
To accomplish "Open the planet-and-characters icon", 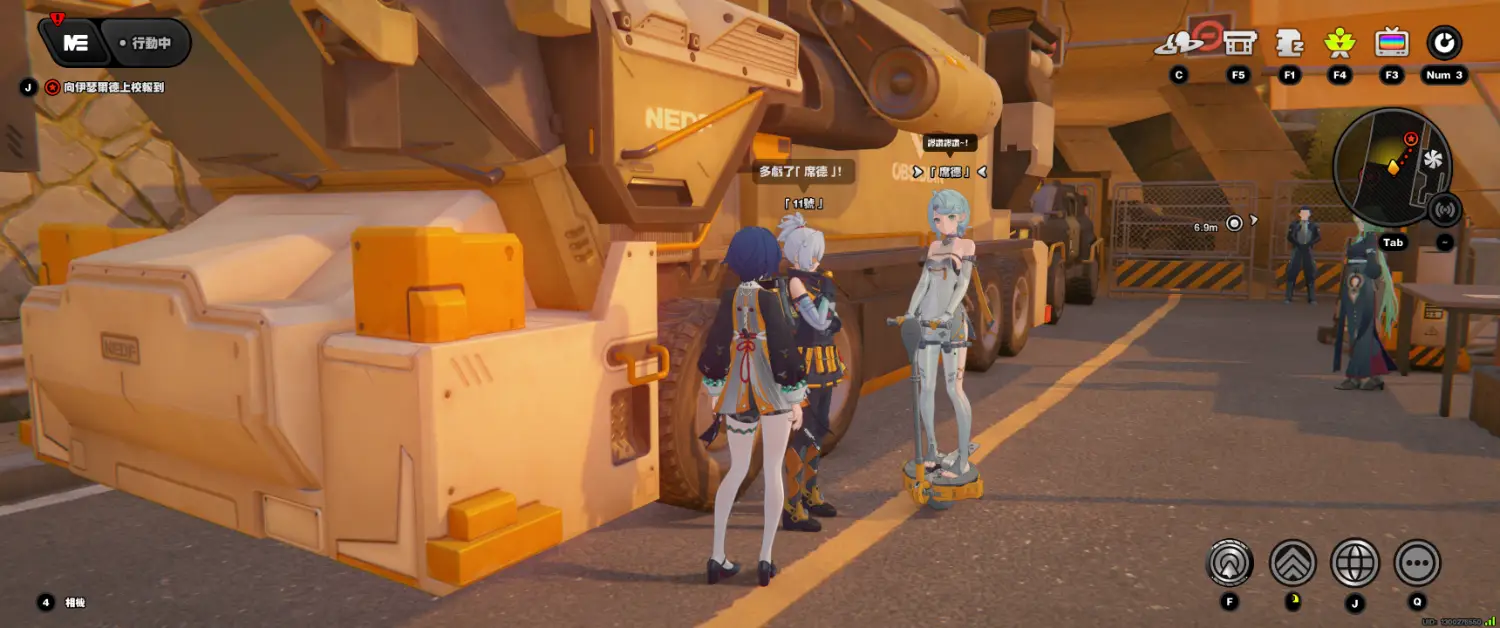I will 1180,43.
